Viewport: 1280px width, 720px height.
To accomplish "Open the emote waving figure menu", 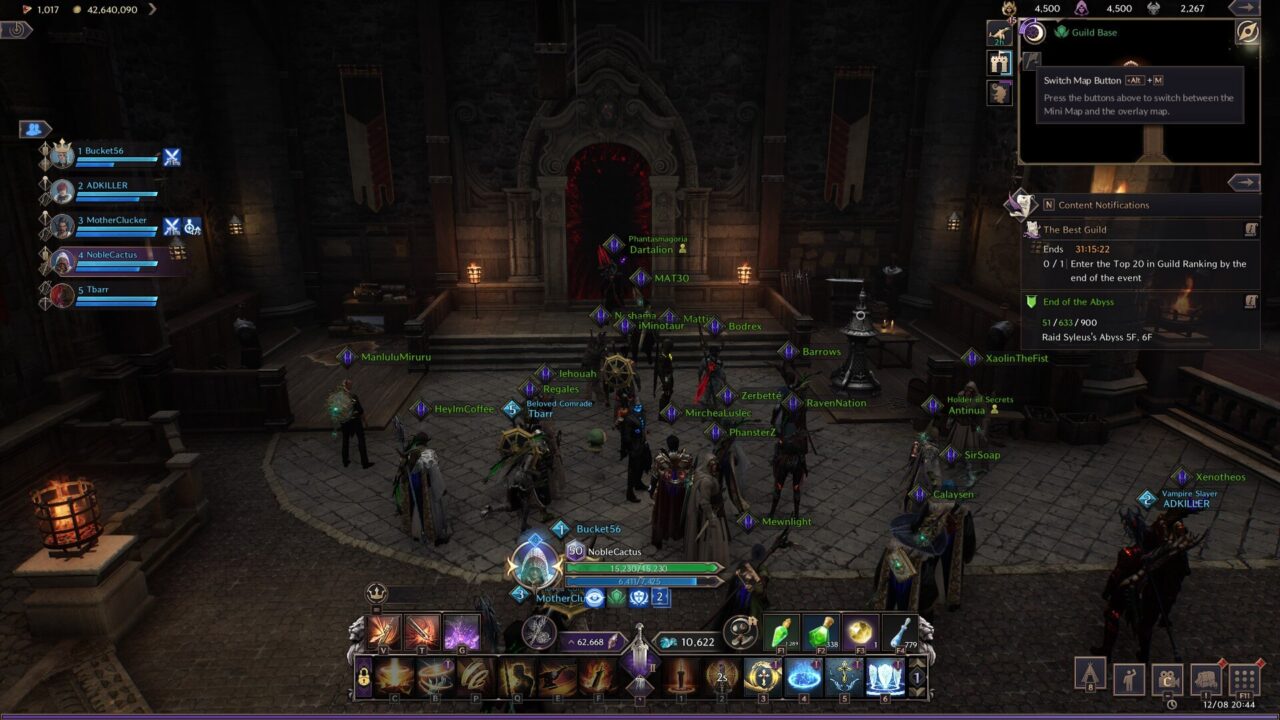I will click(1129, 679).
